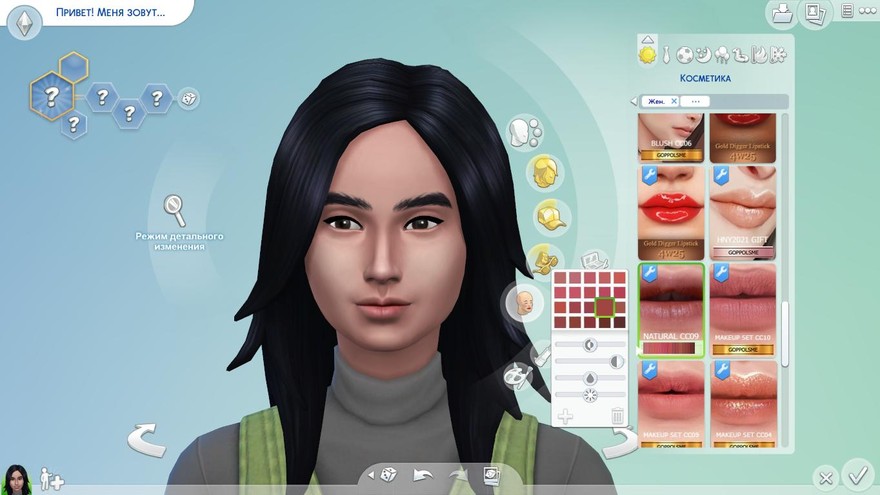Open the Sim name field at the top
Viewport: 880px width, 495px height.
coord(110,15)
